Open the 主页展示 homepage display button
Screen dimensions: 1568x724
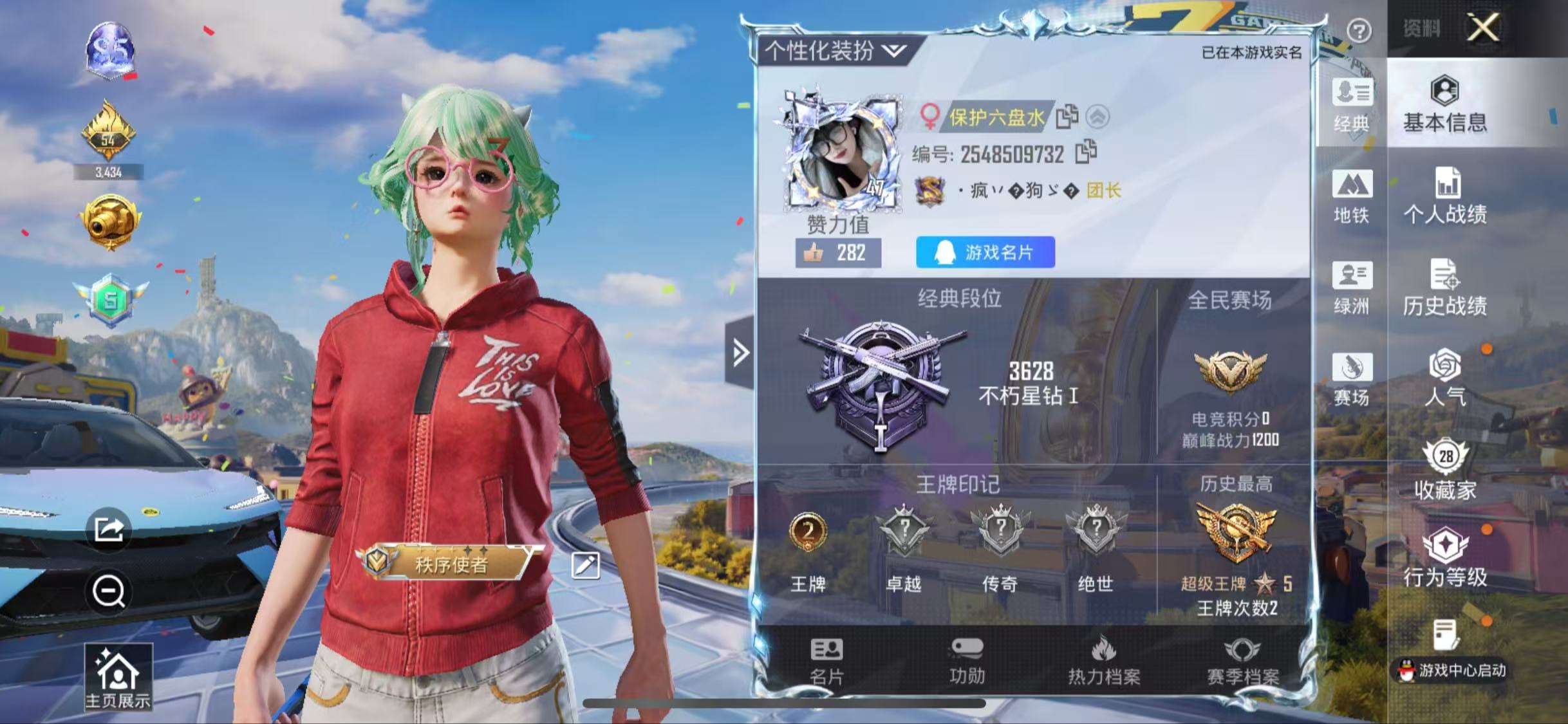pos(118,678)
